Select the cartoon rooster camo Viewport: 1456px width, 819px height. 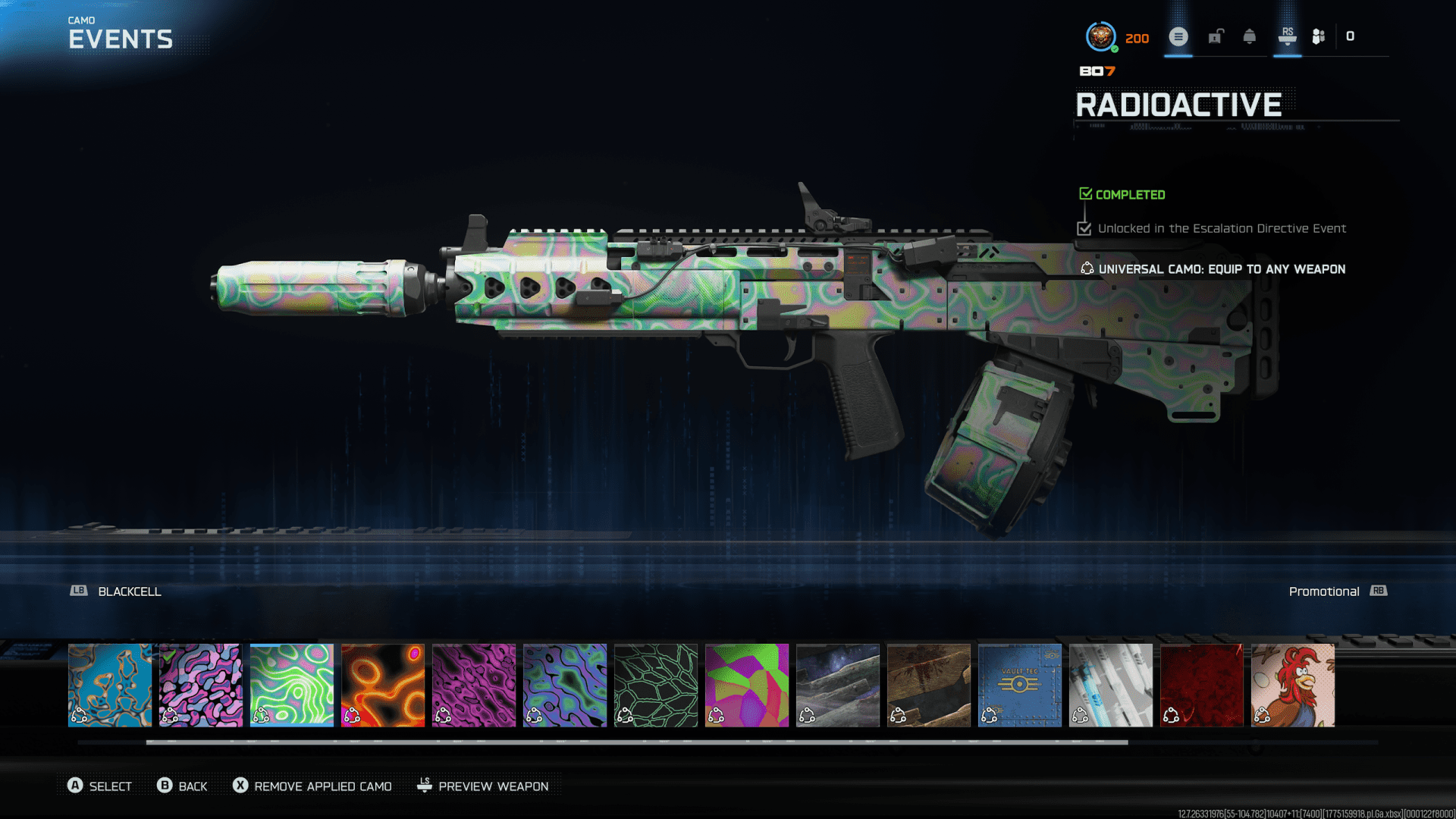[1293, 685]
